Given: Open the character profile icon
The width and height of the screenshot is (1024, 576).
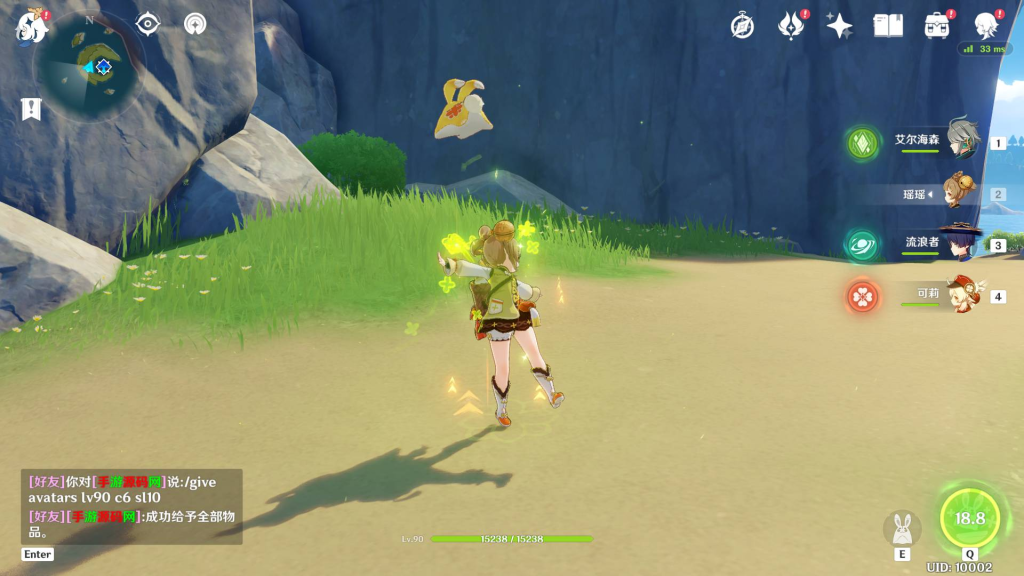Looking at the screenshot, I should [986, 26].
